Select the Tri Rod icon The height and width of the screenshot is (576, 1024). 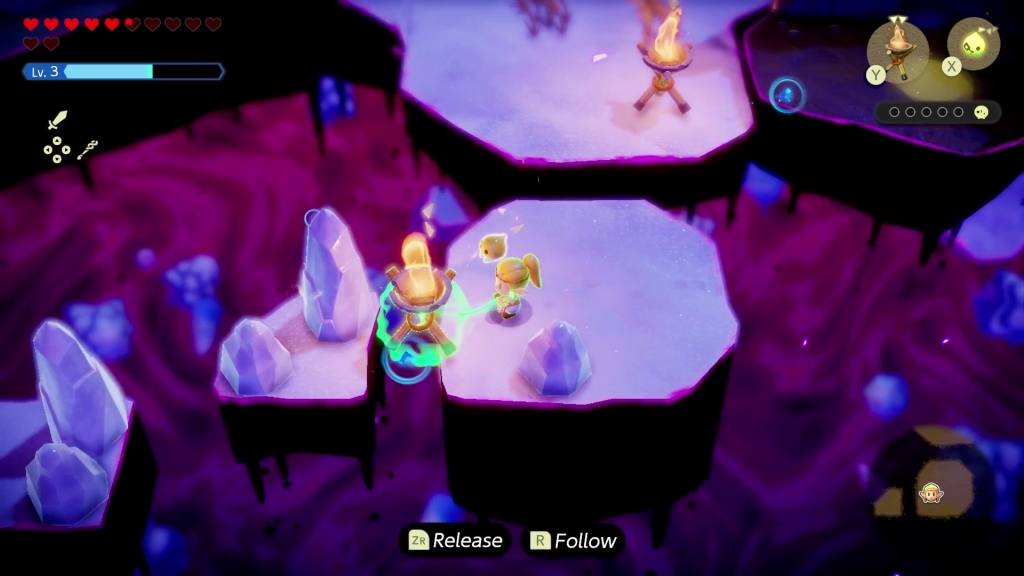point(88,150)
